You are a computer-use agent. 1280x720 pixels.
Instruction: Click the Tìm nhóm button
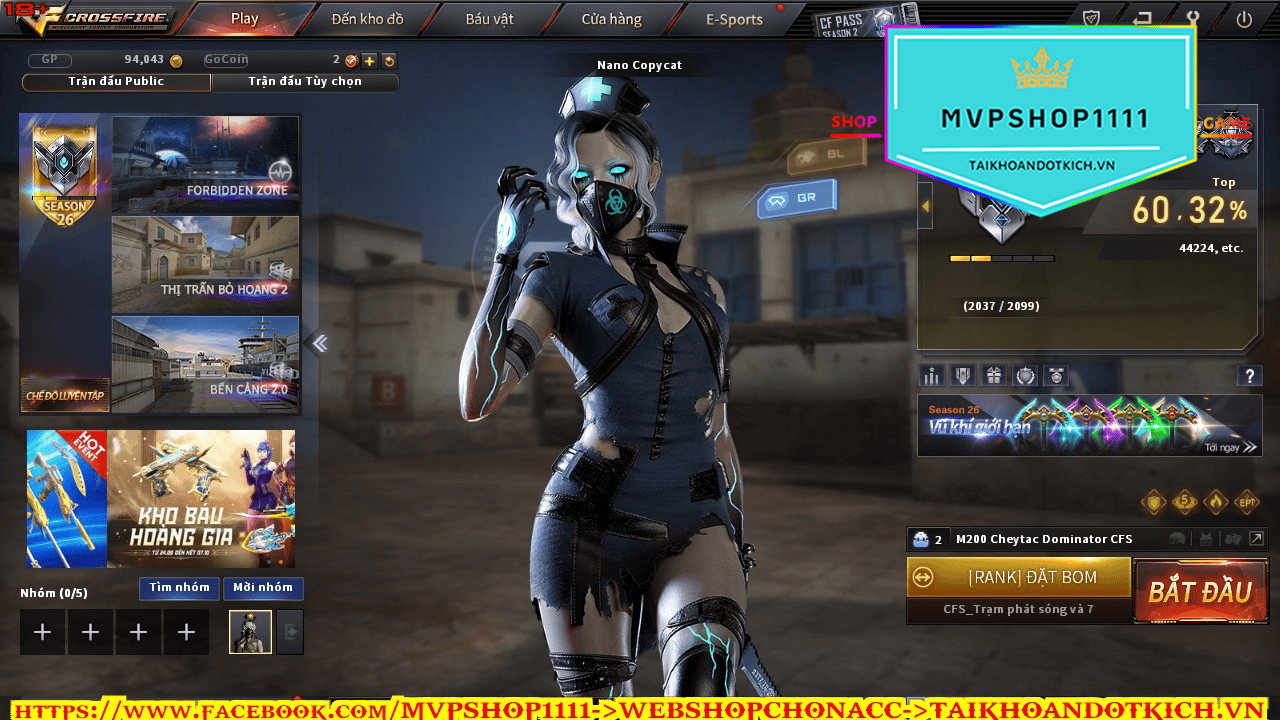pyautogui.click(x=179, y=588)
